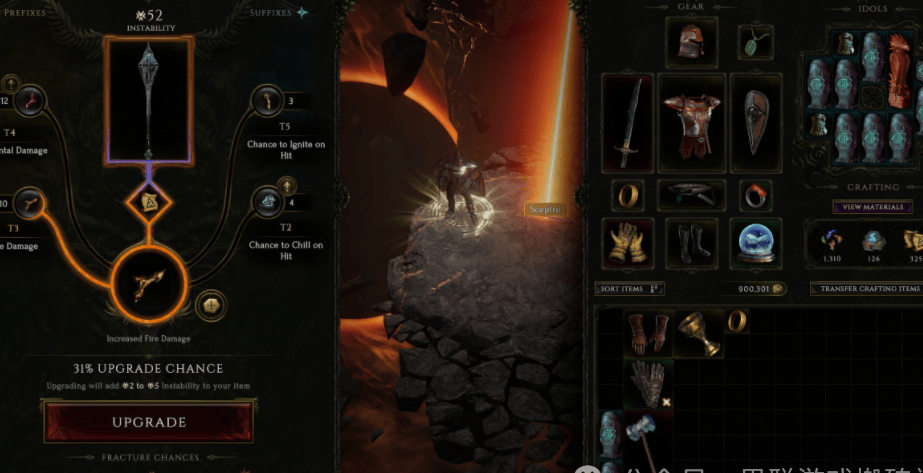Viewport: 923px width, 473px height.
Task: Click the red Upgrade button
Action: (148, 422)
